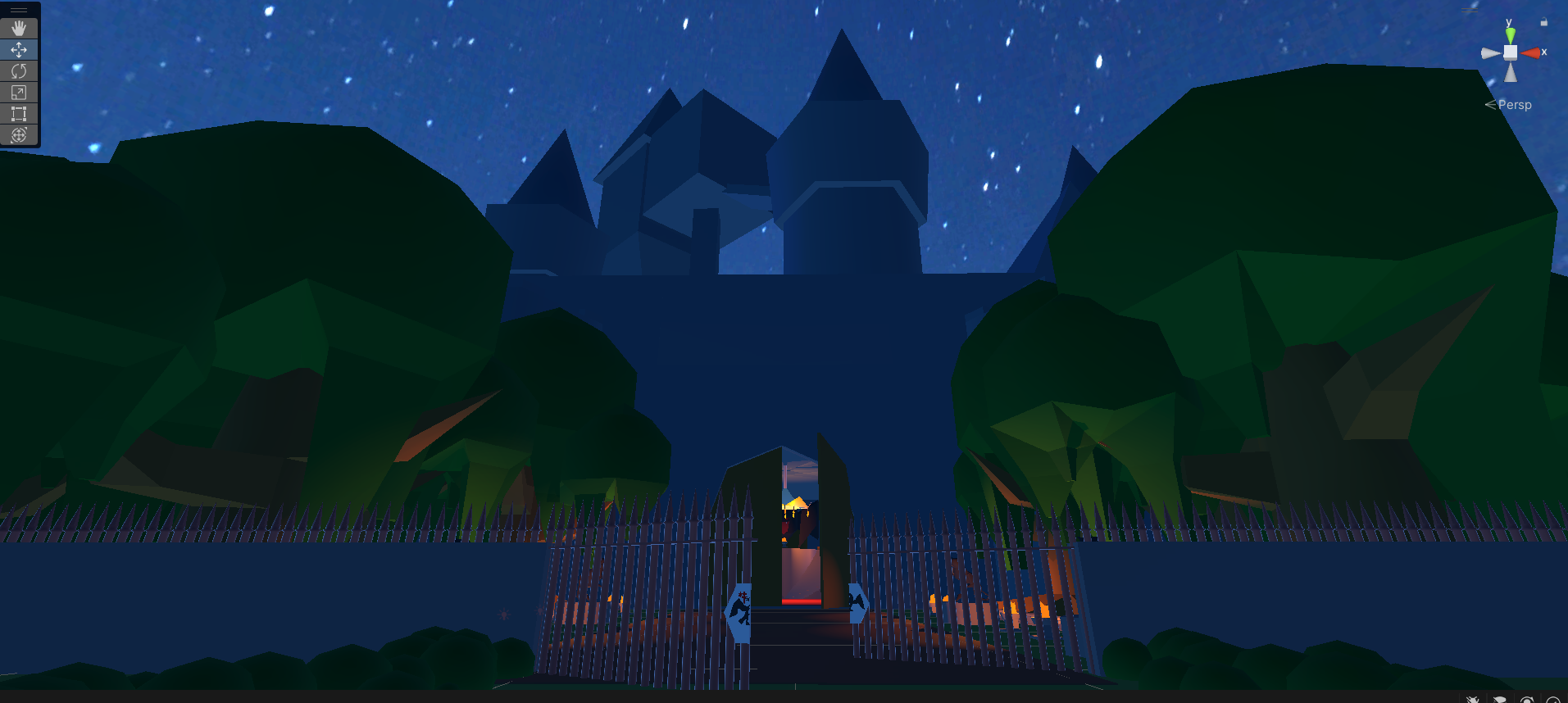Viewport: 1568px width, 703px height.
Task: Select the Scale tool
Action: pos(18,92)
